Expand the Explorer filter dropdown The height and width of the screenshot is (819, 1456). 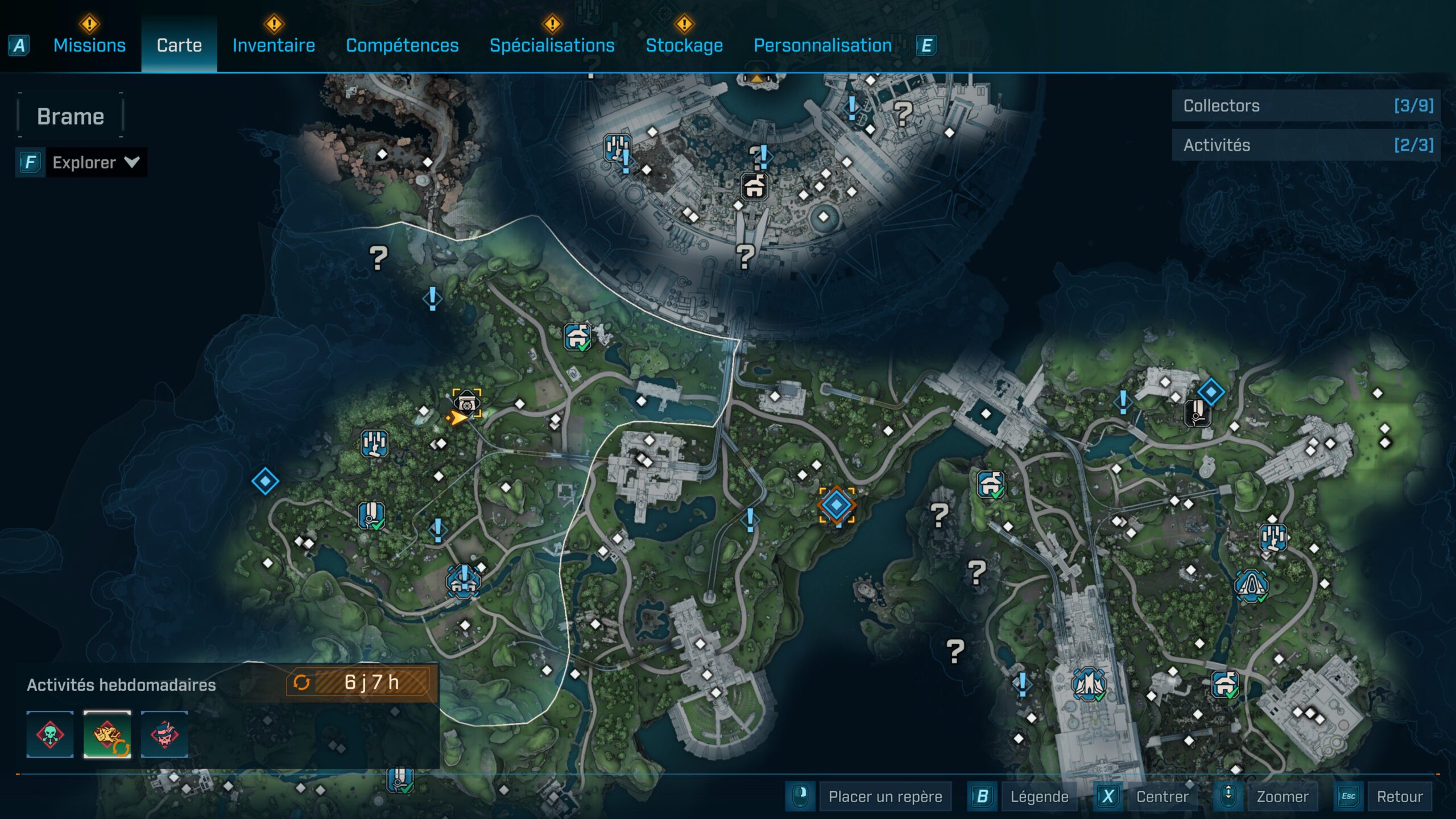[x=94, y=163]
